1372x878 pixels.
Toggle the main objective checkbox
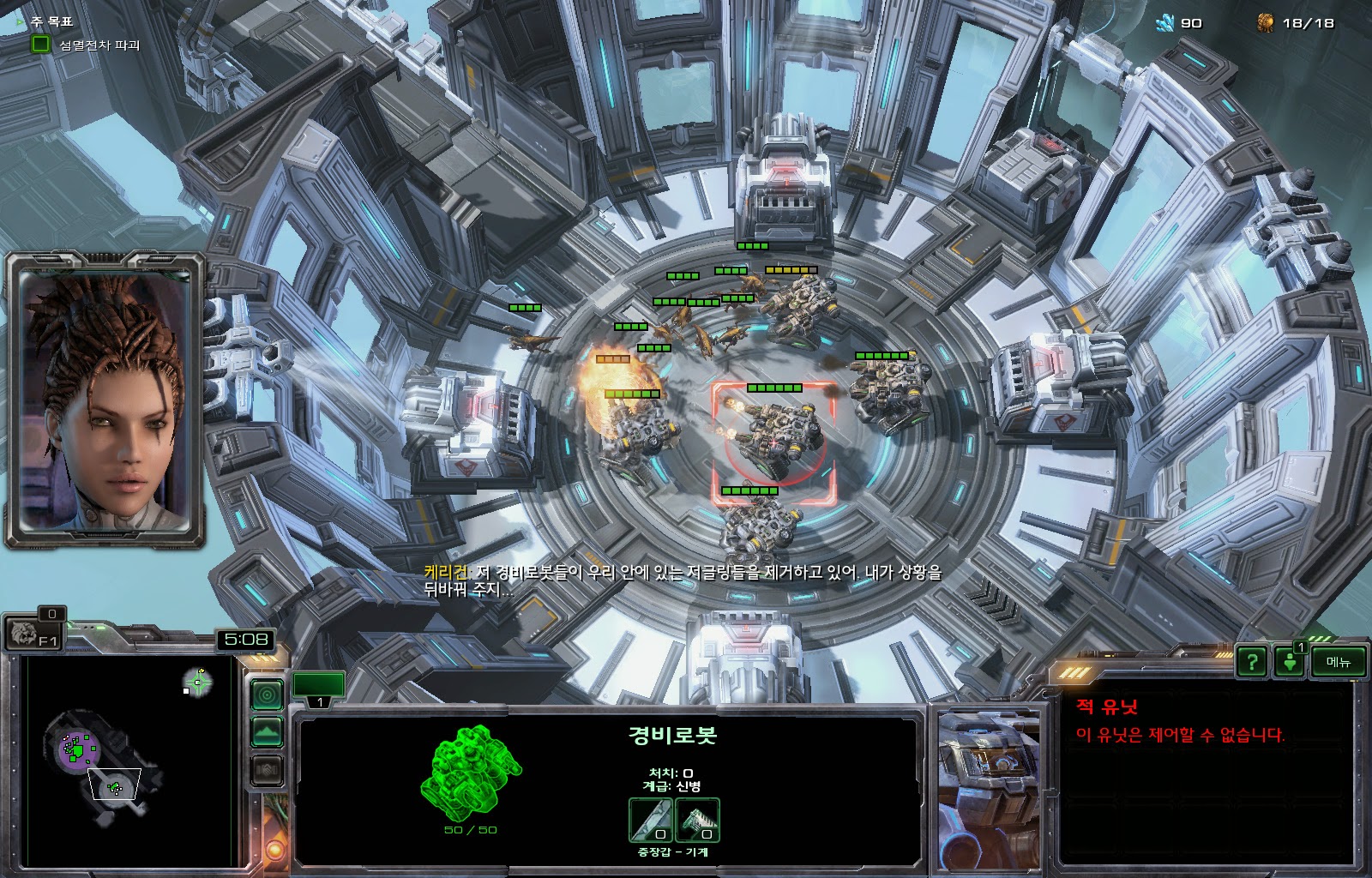pos(40,44)
